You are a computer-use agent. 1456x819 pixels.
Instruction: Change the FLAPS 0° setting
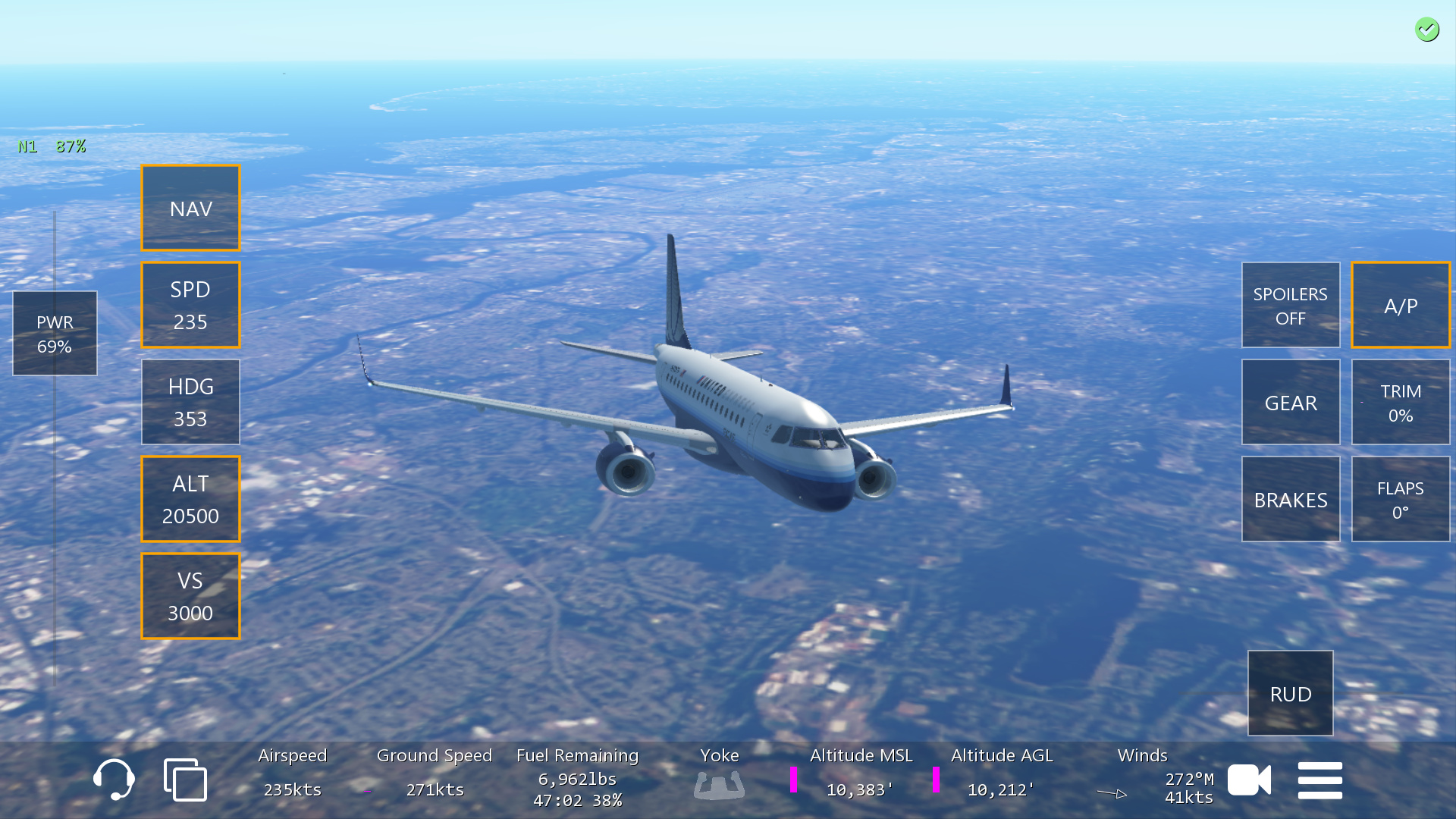point(1400,499)
